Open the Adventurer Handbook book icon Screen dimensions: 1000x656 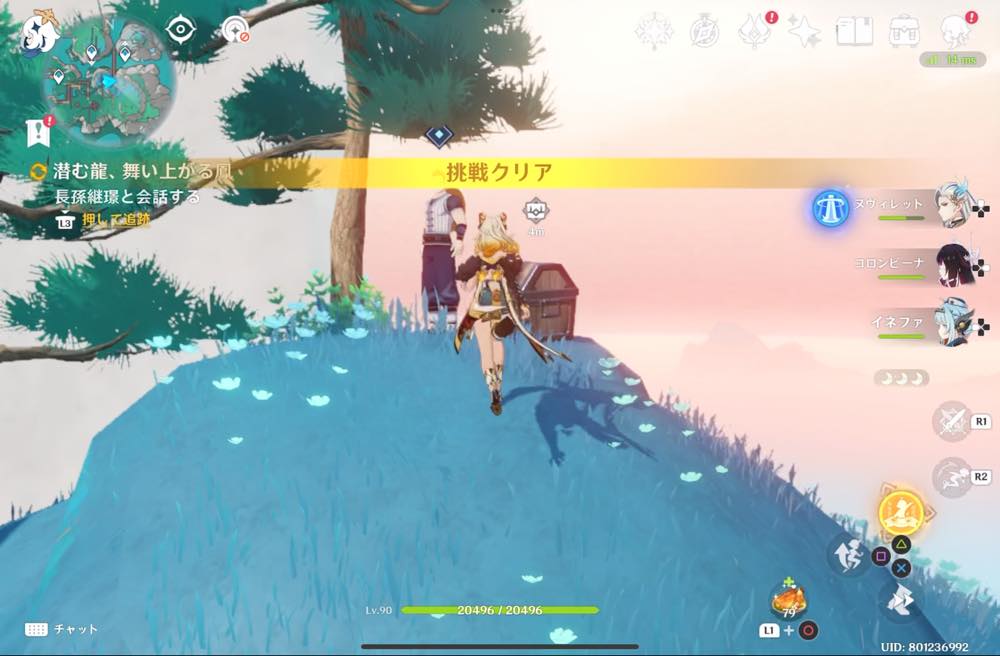coord(853,31)
